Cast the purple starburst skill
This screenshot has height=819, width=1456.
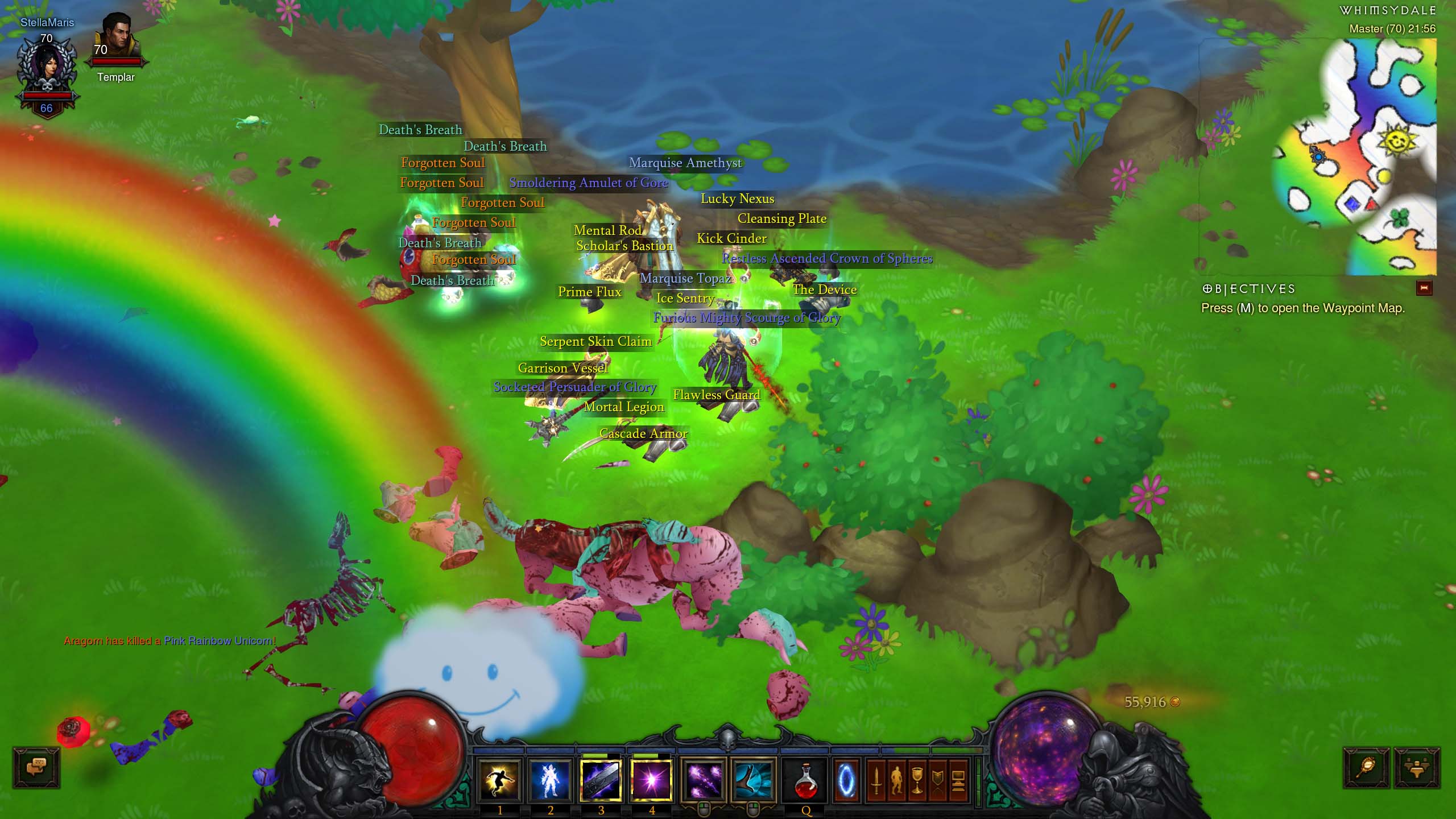tap(652, 780)
